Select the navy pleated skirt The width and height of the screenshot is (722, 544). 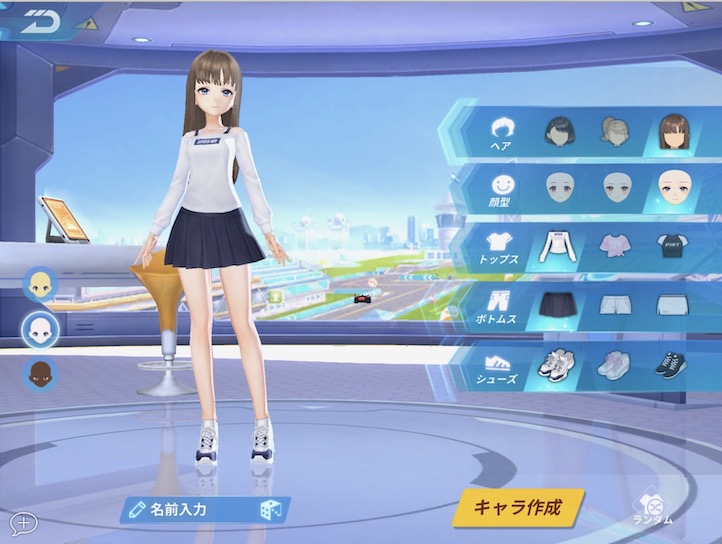[558, 304]
